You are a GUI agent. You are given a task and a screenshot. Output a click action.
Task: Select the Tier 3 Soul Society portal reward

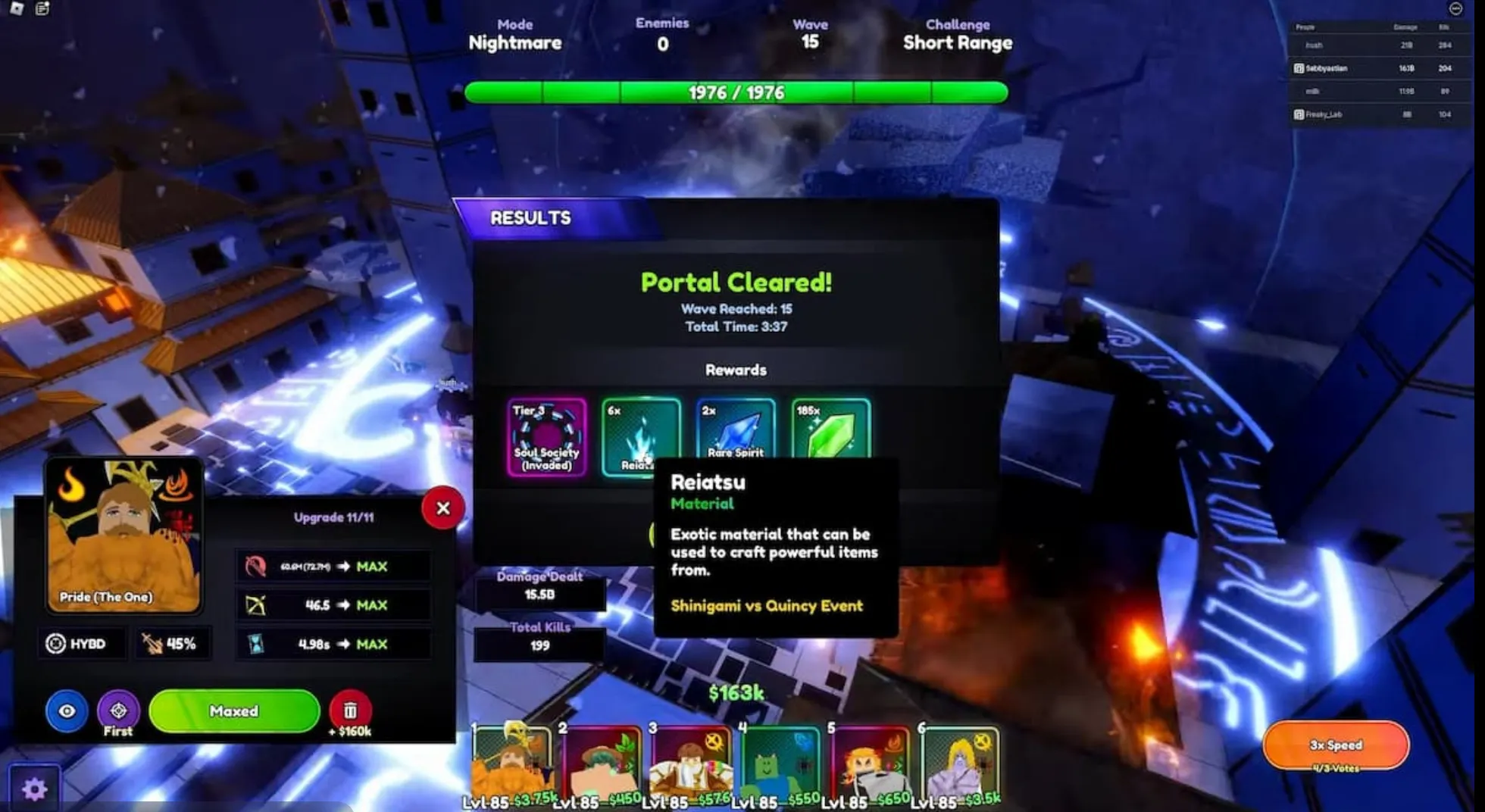coord(546,437)
